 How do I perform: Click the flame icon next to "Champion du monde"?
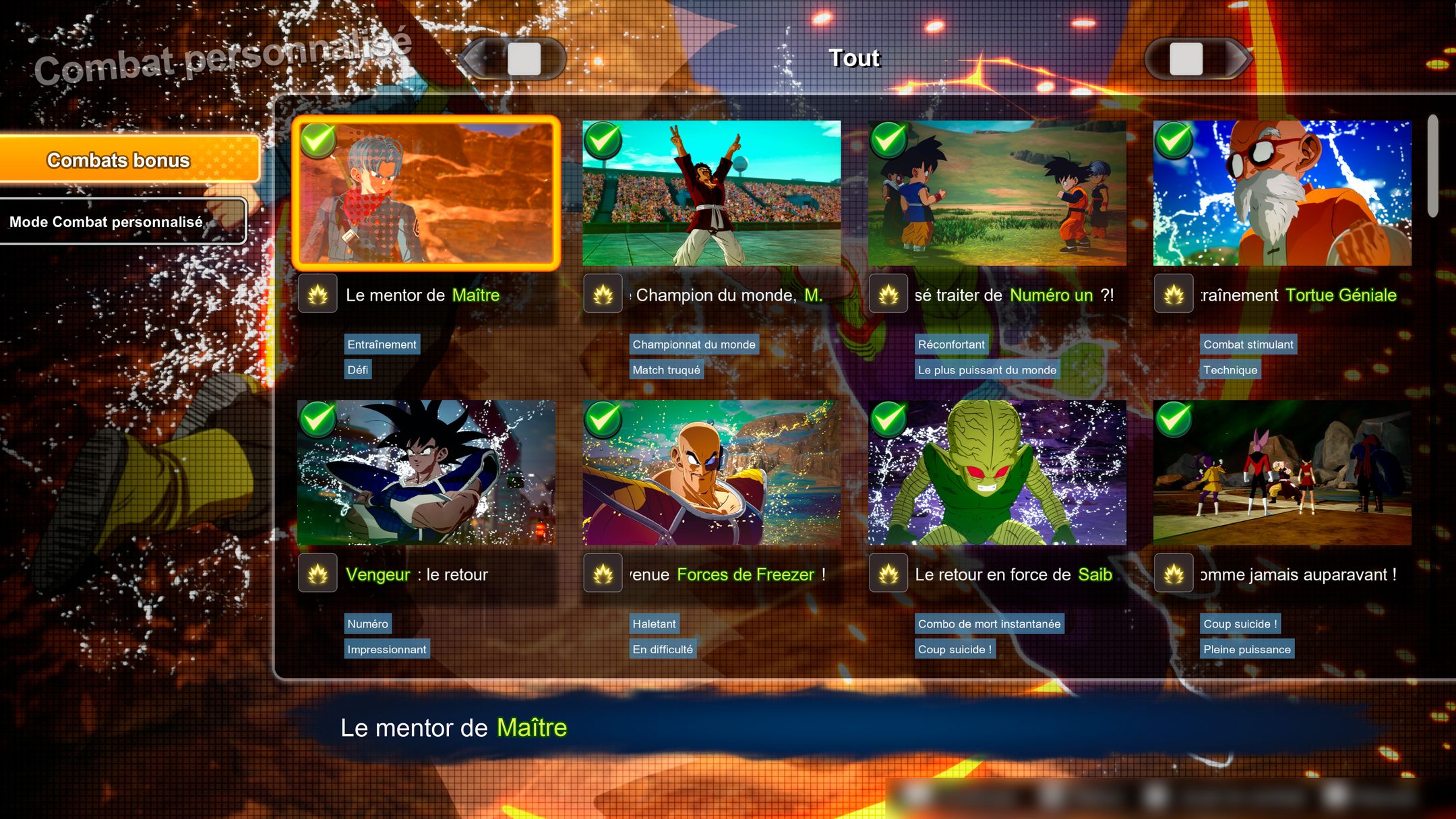pyautogui.click(x=603, y=295)
